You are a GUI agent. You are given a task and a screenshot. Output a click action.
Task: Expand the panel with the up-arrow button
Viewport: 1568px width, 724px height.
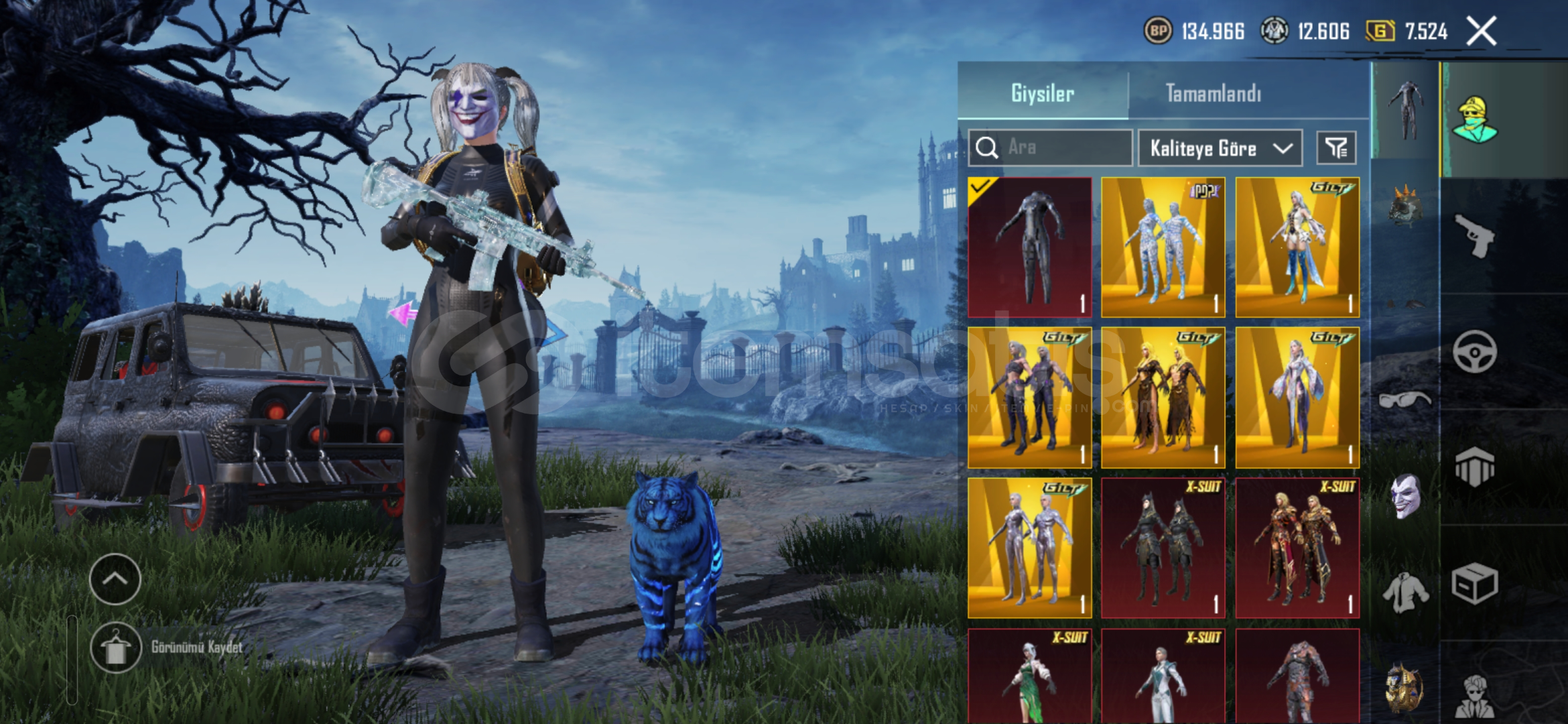115,579
